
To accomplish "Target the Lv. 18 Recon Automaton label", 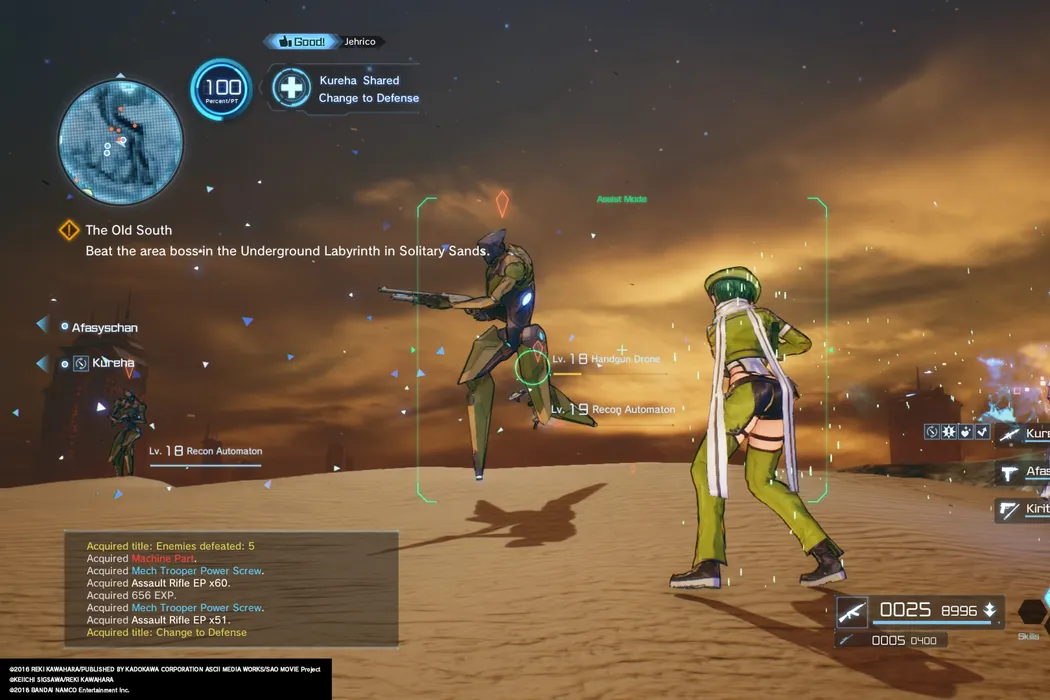I will pos(205,452).
